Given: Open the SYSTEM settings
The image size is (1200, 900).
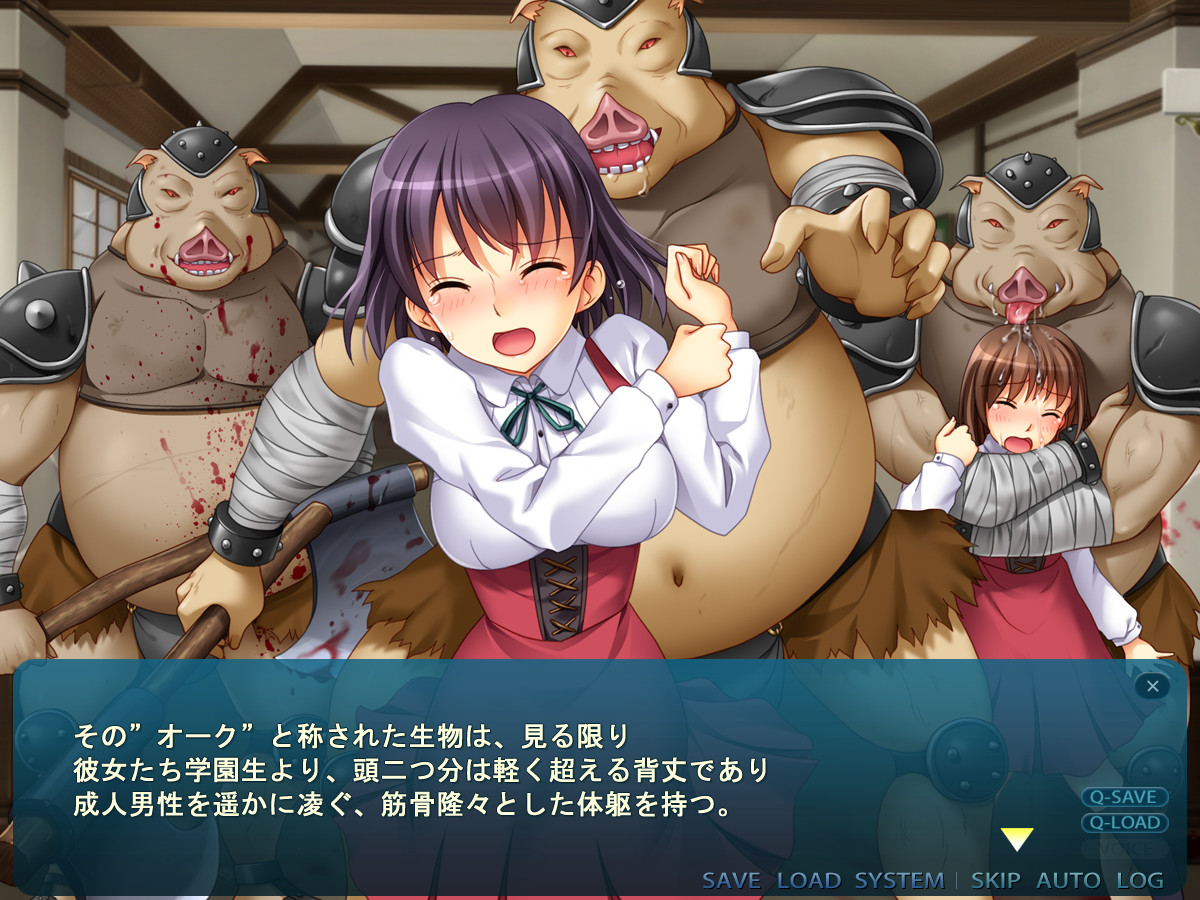Looking at the screenshot, I should click(x=899, y=881).
